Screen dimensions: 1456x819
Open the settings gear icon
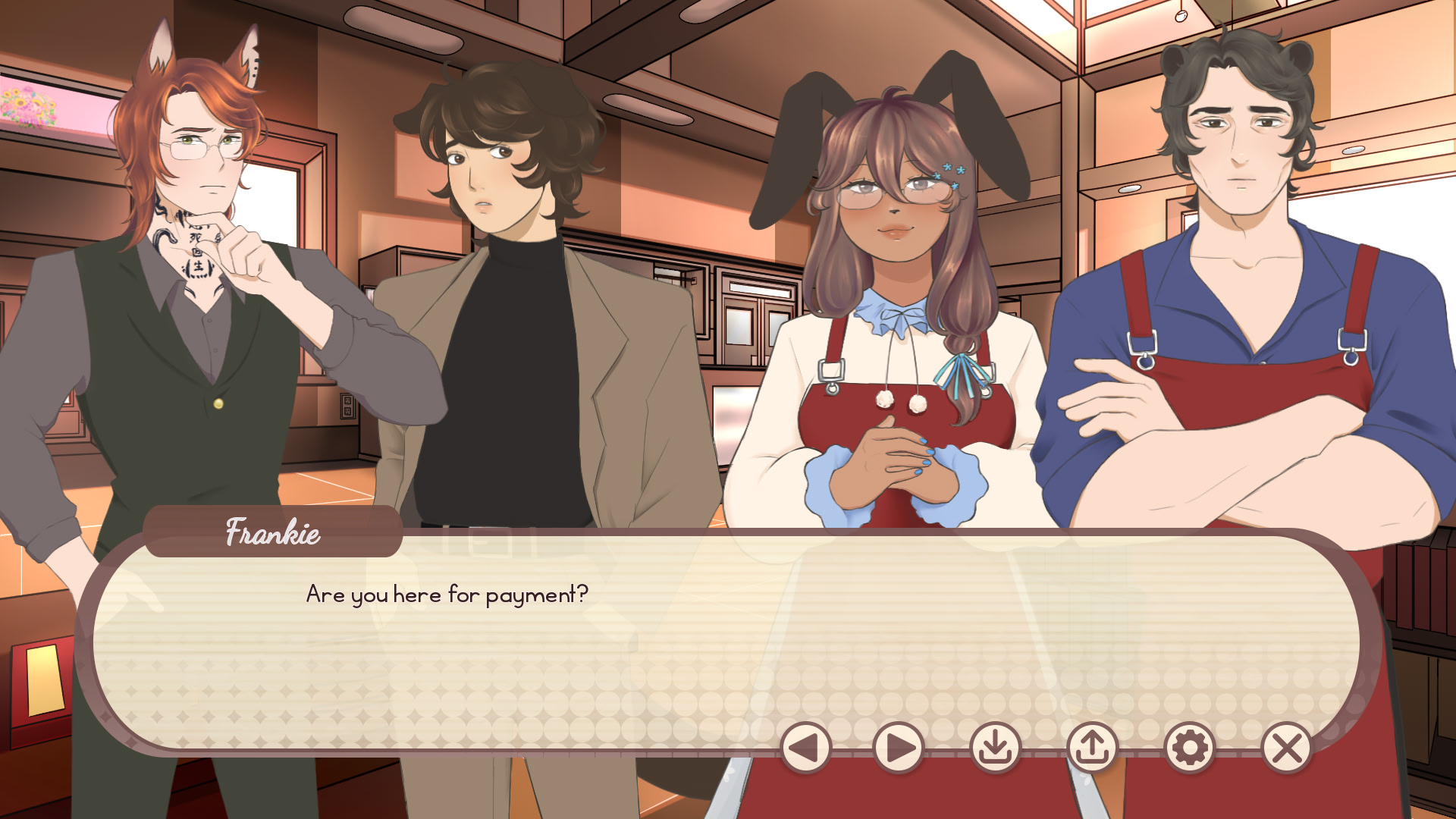click(x=1189, y=747)
